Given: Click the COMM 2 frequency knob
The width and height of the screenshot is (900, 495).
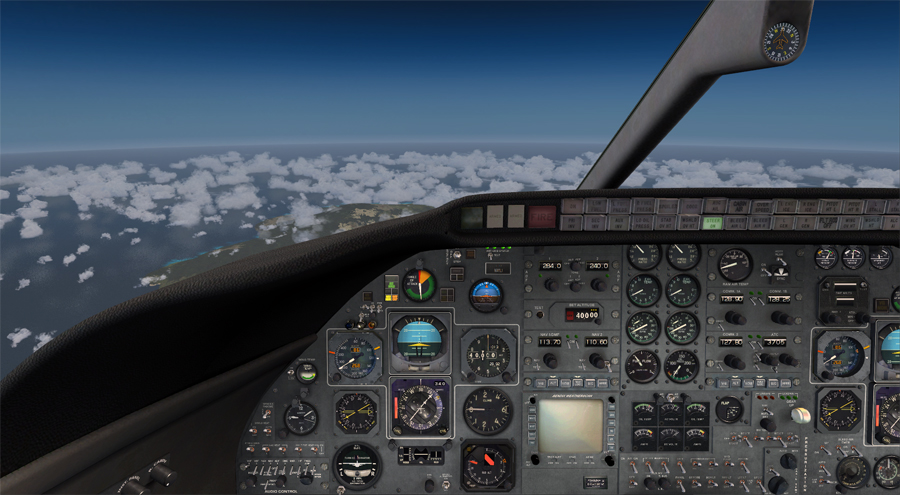Looking at the screenshot, I should [x=731, y=360].
